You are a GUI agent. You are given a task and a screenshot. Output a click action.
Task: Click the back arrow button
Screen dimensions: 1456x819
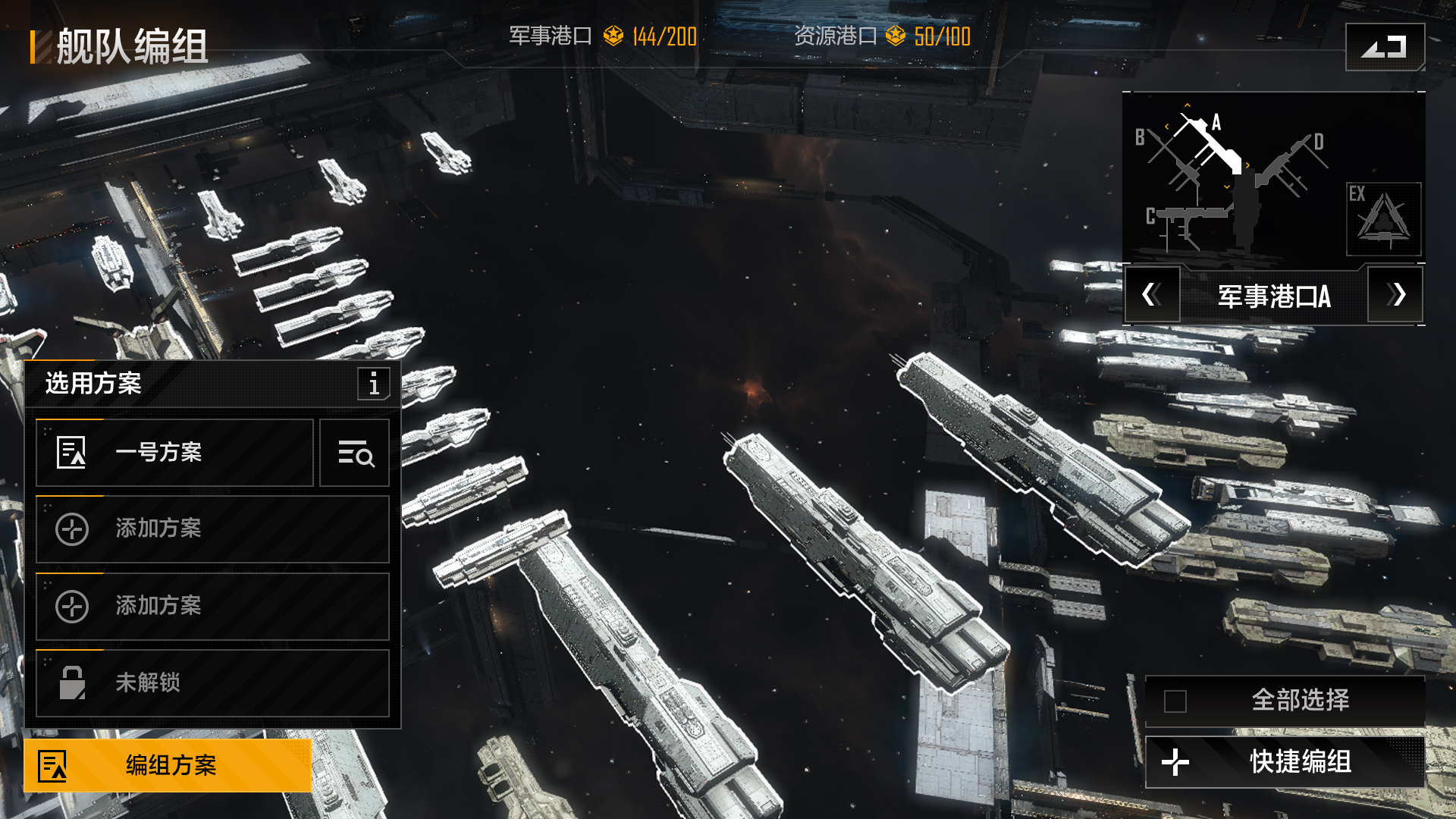click(x=1384, y=47)
